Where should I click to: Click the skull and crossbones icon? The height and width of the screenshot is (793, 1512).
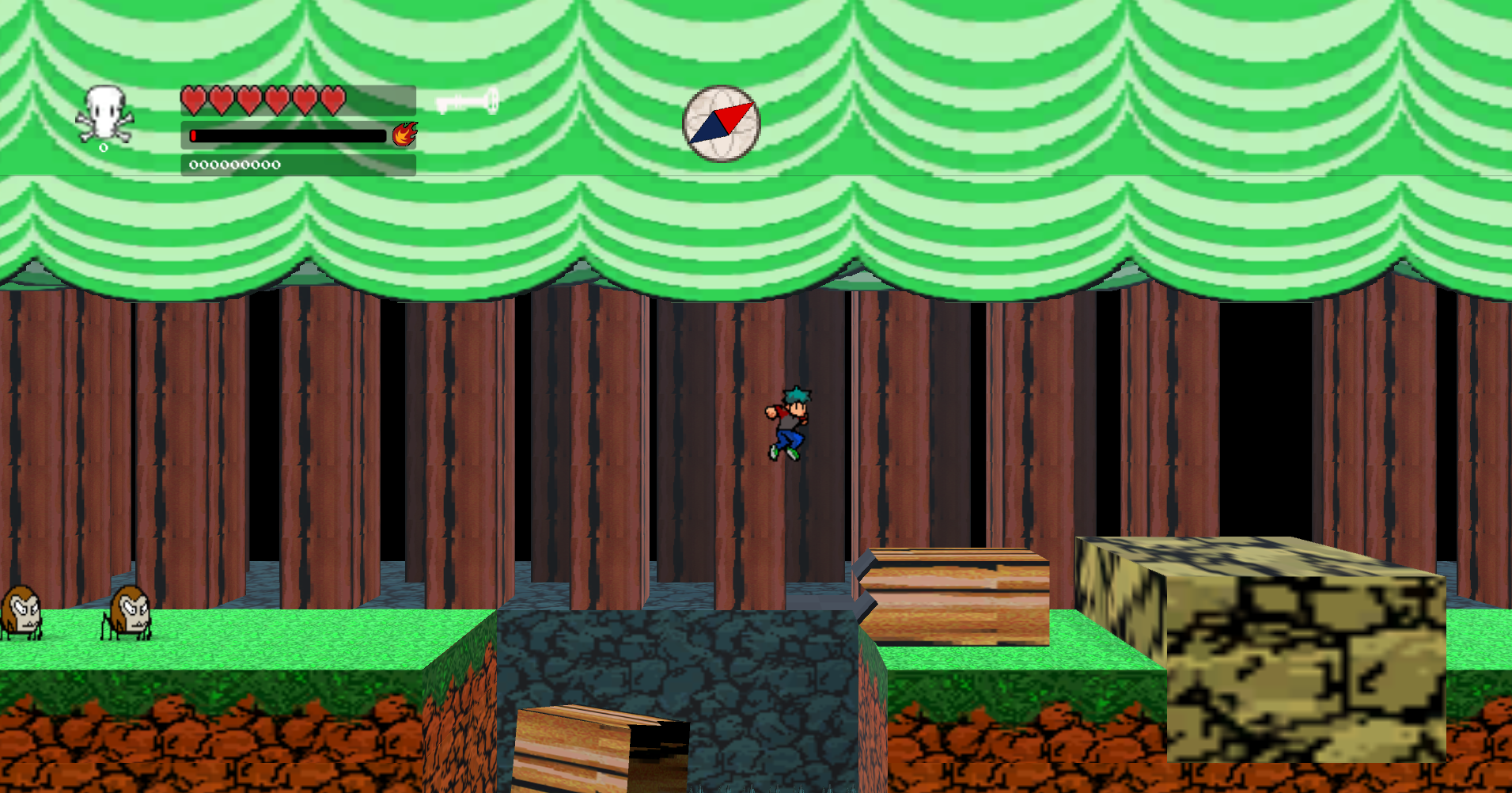point(104,116)
